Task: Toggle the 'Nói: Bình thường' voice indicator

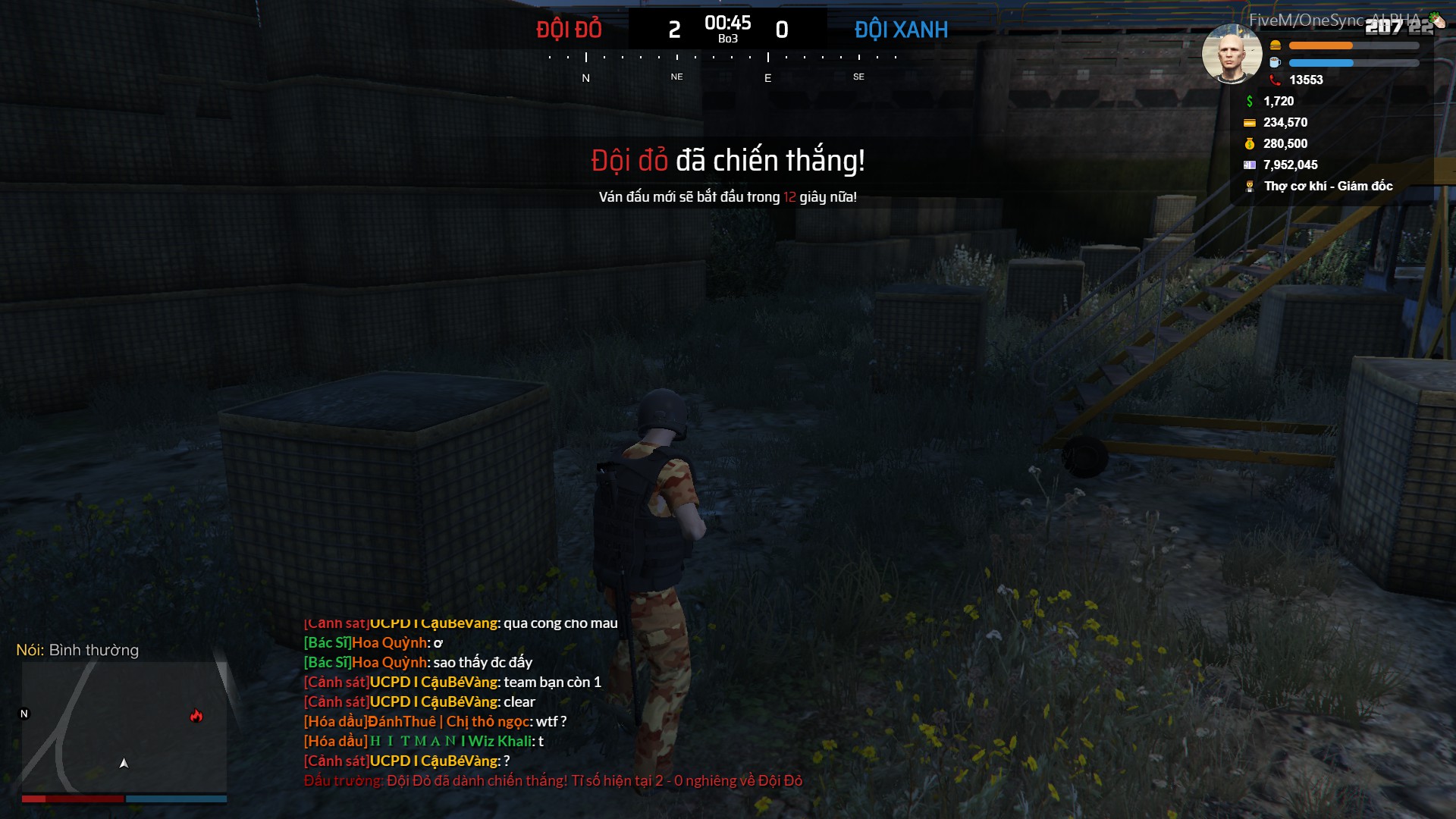Action: (x=77, y=650)
